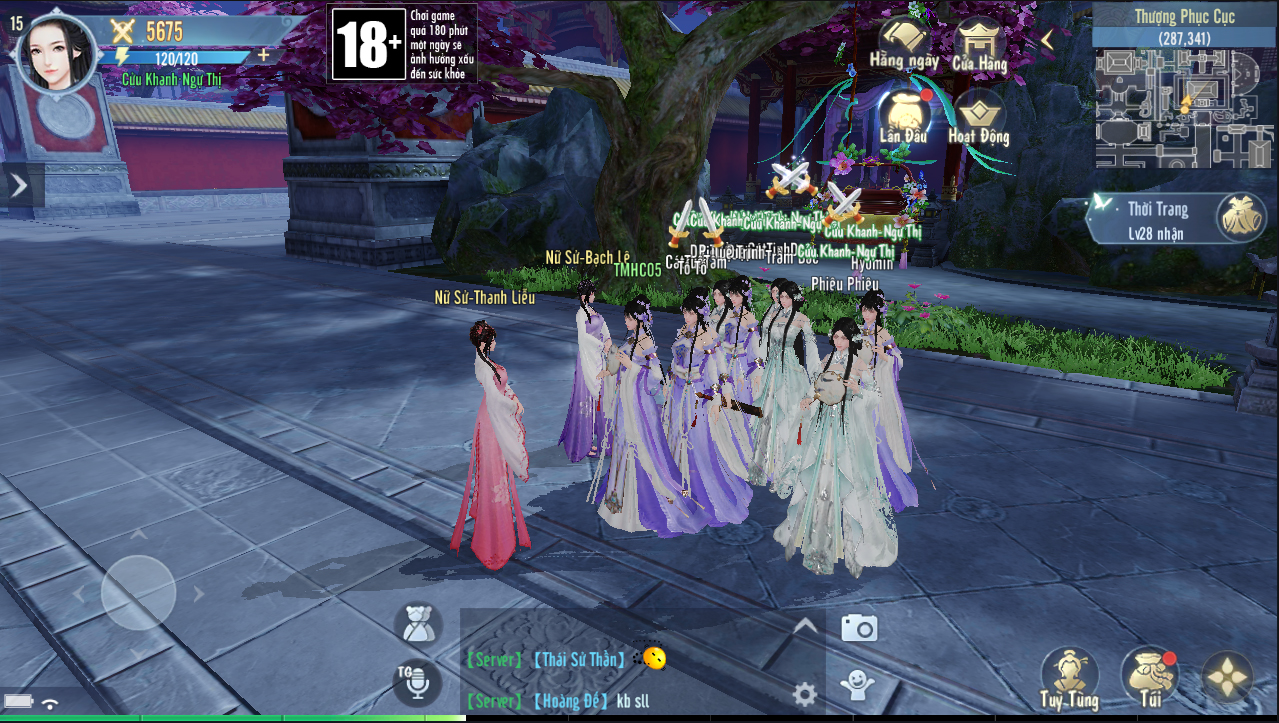
Task: Collapse the top menu icons arrow
Action: point(1048,40)
